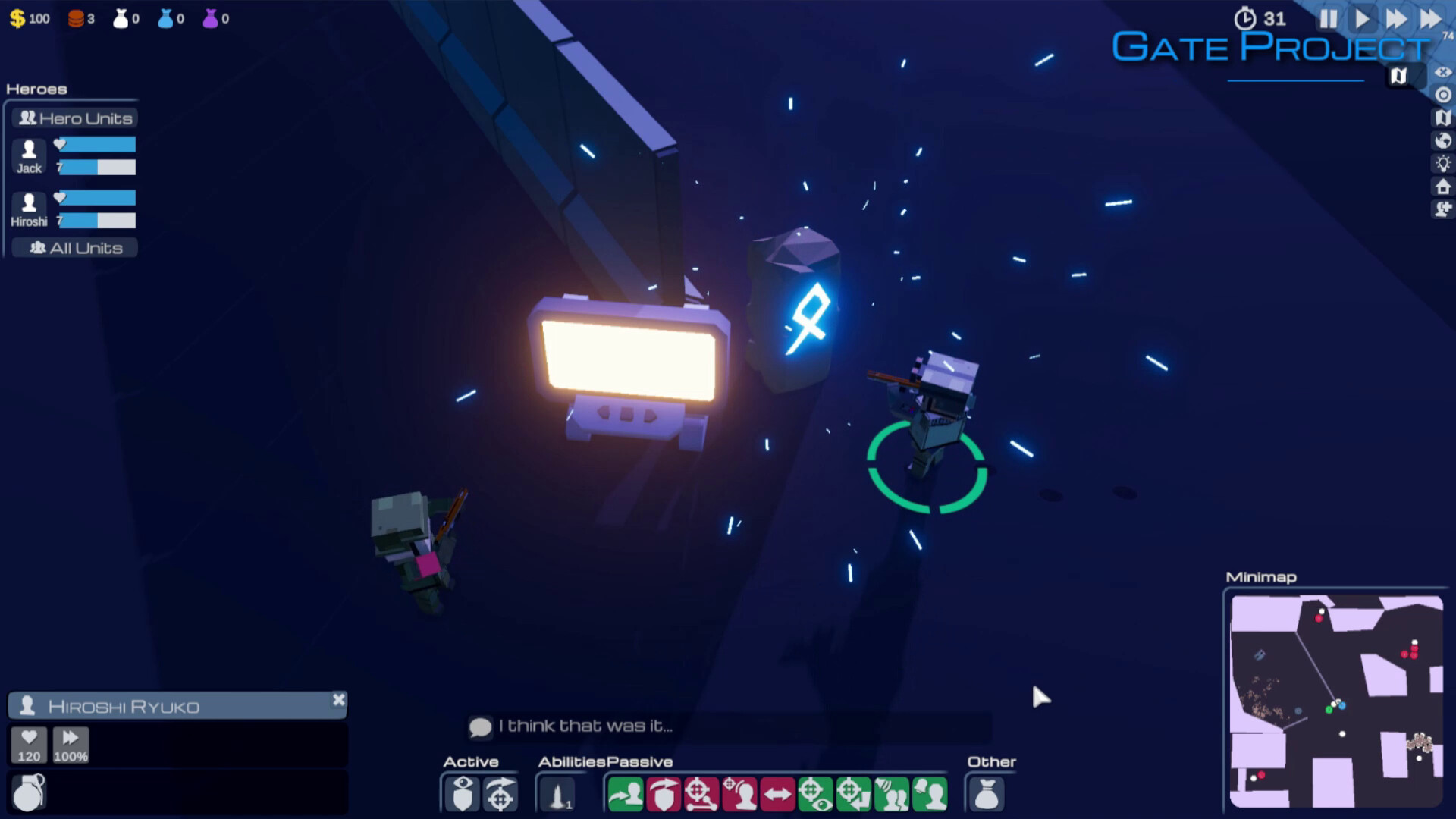Open the minimap view icon in right sidebar

click(1441, 118)
